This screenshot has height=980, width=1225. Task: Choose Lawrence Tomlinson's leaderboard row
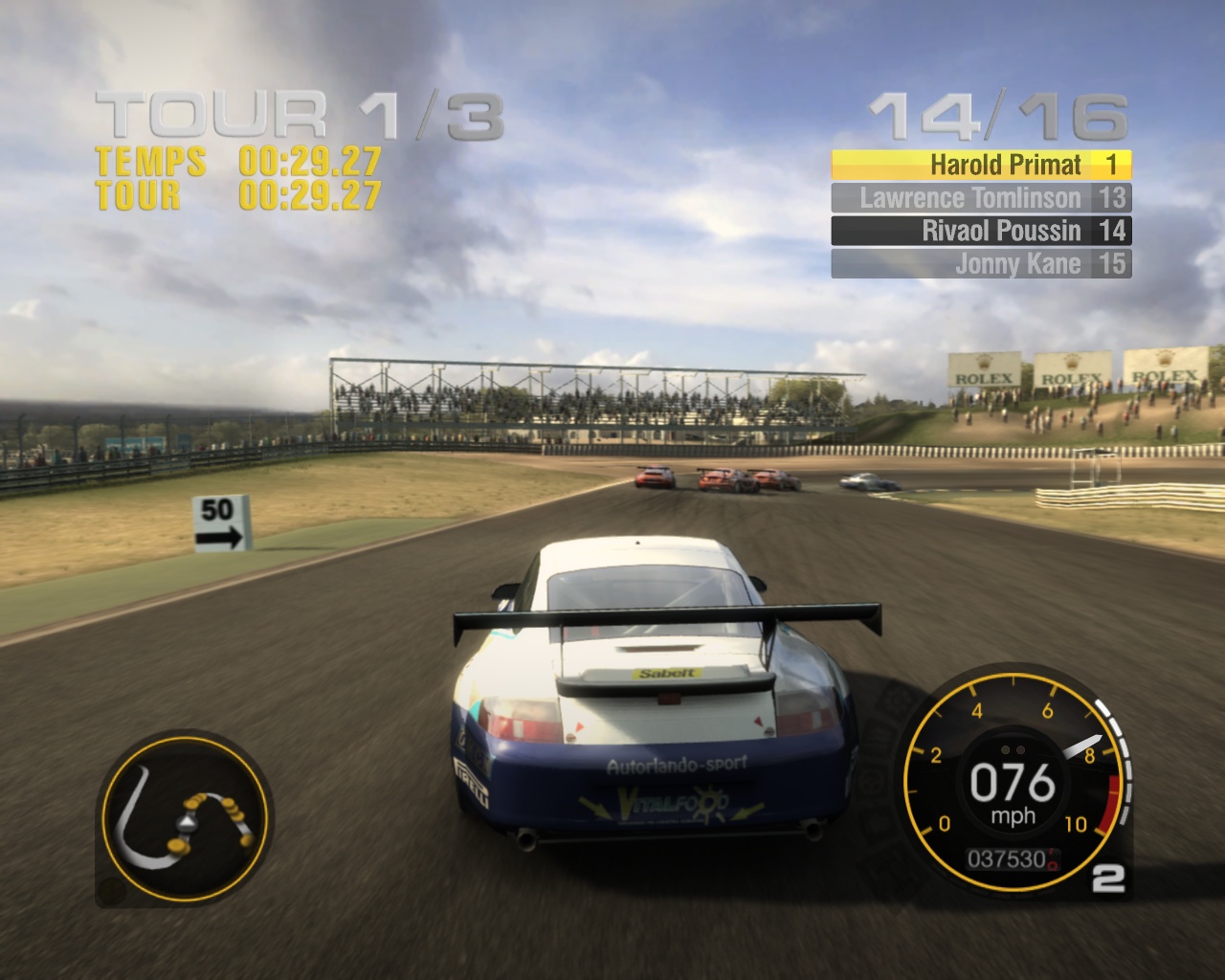pos(981,198)
